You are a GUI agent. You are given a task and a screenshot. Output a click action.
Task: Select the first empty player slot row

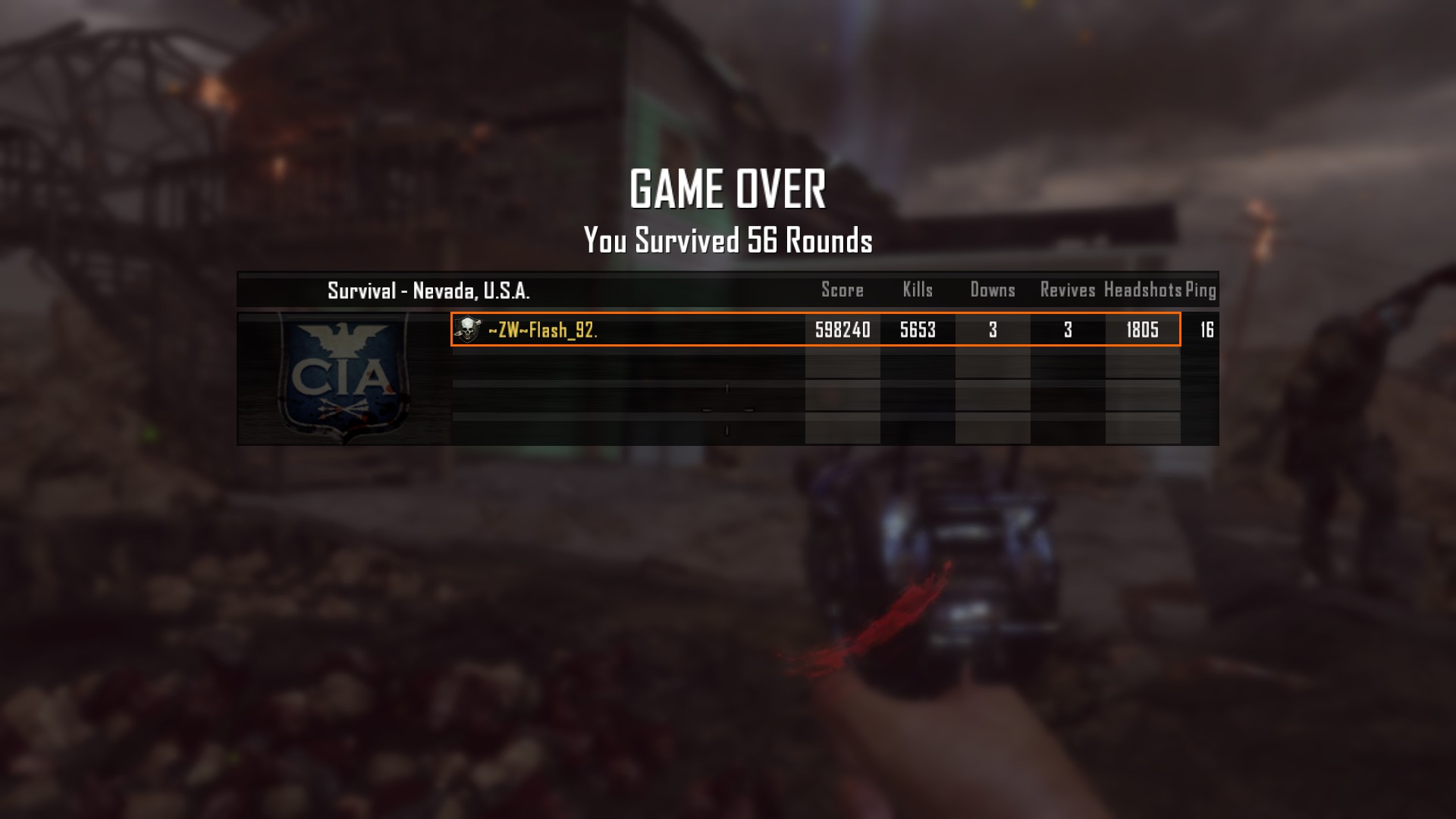pyautogui.click(x=728, y=364)
